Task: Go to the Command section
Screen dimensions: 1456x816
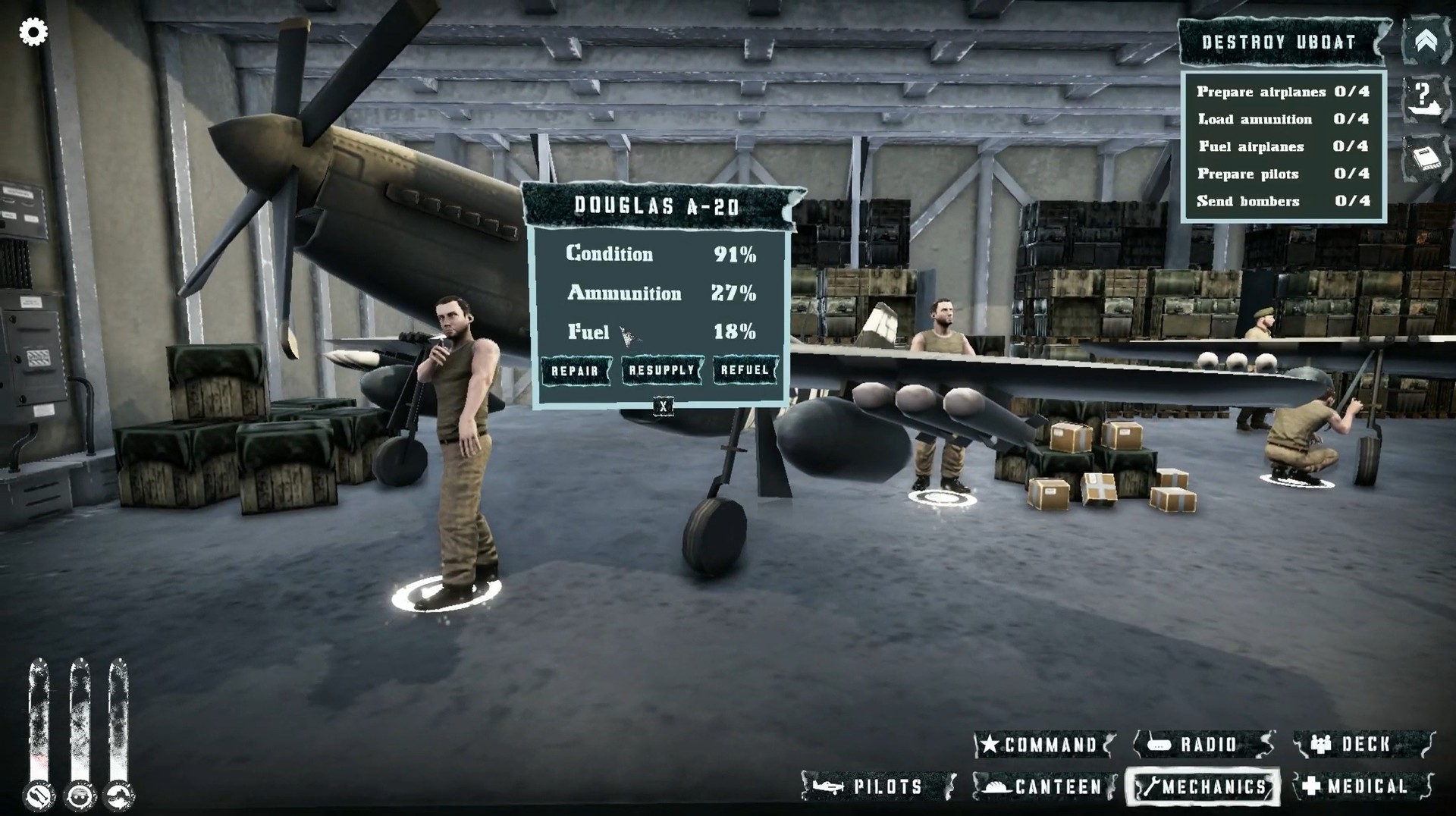Action: pos(1044,745)
